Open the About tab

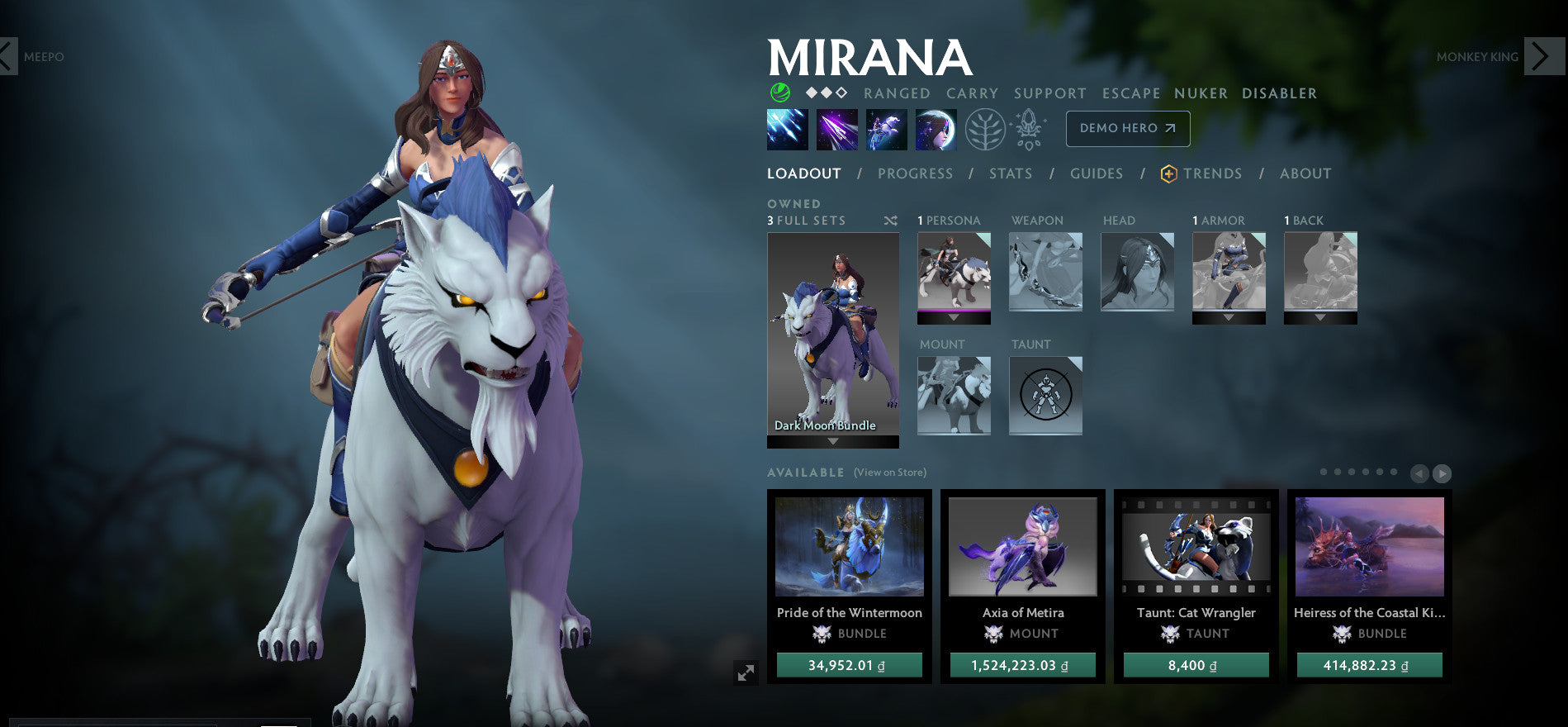pos(1305,173)
